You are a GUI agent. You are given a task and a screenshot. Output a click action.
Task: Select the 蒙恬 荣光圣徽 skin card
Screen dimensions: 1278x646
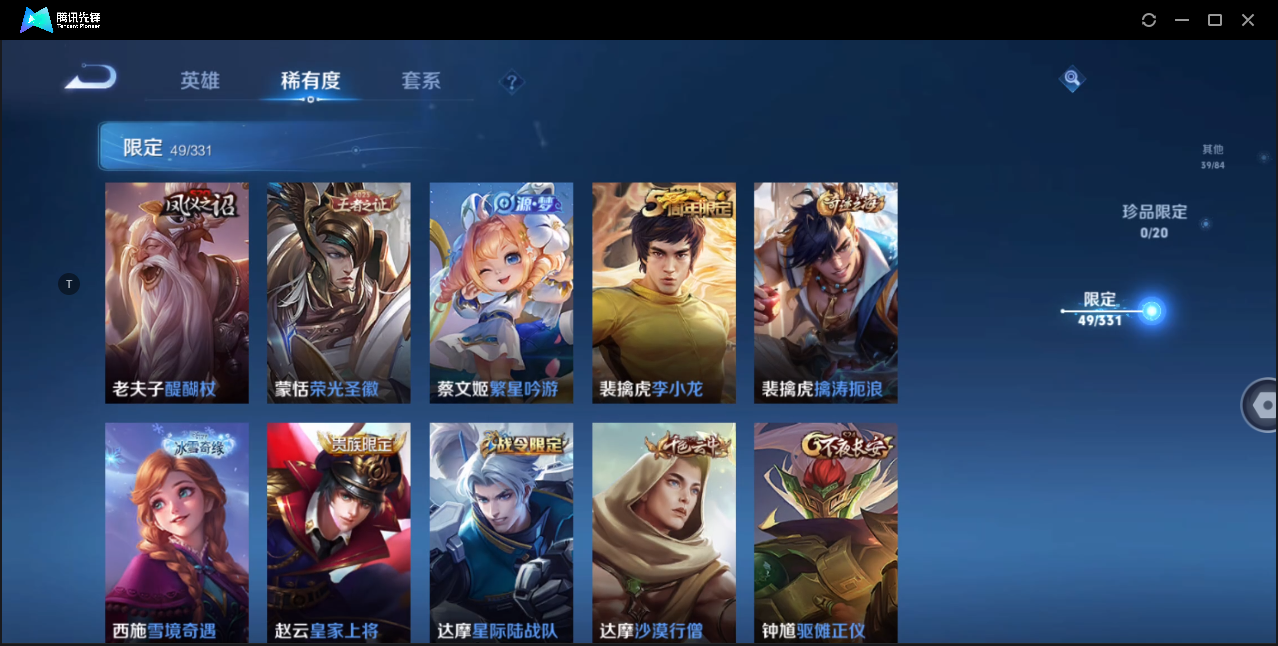point(339,293)
